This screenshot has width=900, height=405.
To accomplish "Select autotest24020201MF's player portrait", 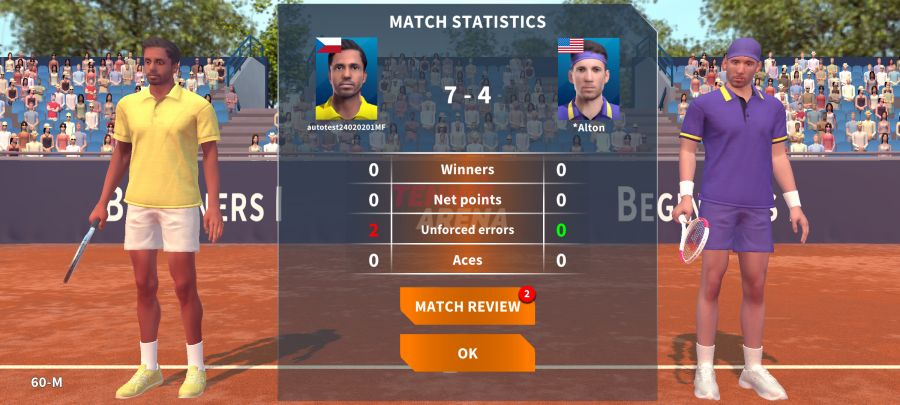I will [x=346, y=80].
